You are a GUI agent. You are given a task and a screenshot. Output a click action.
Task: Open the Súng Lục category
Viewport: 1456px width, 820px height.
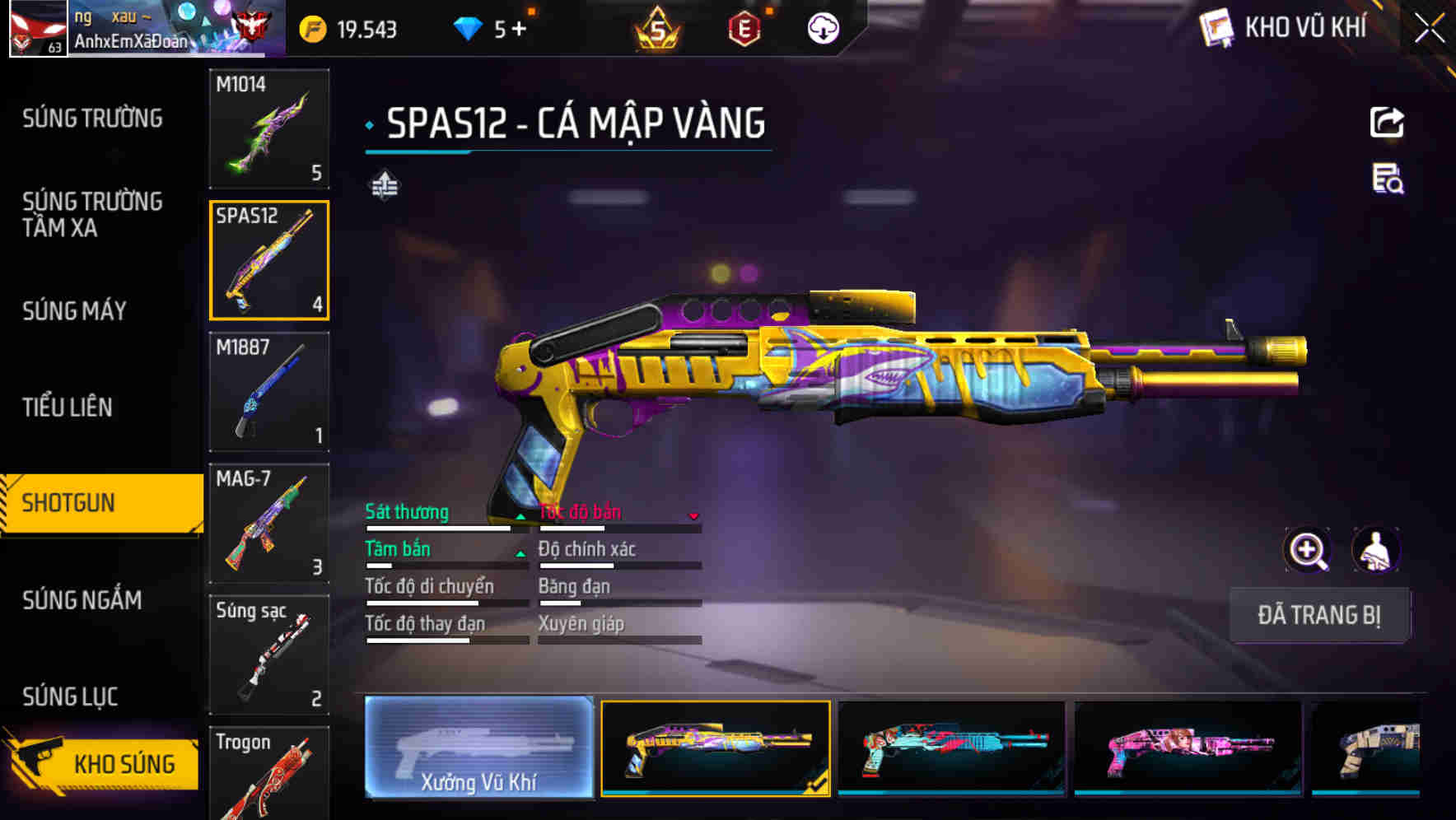click(x=70, y=697)
